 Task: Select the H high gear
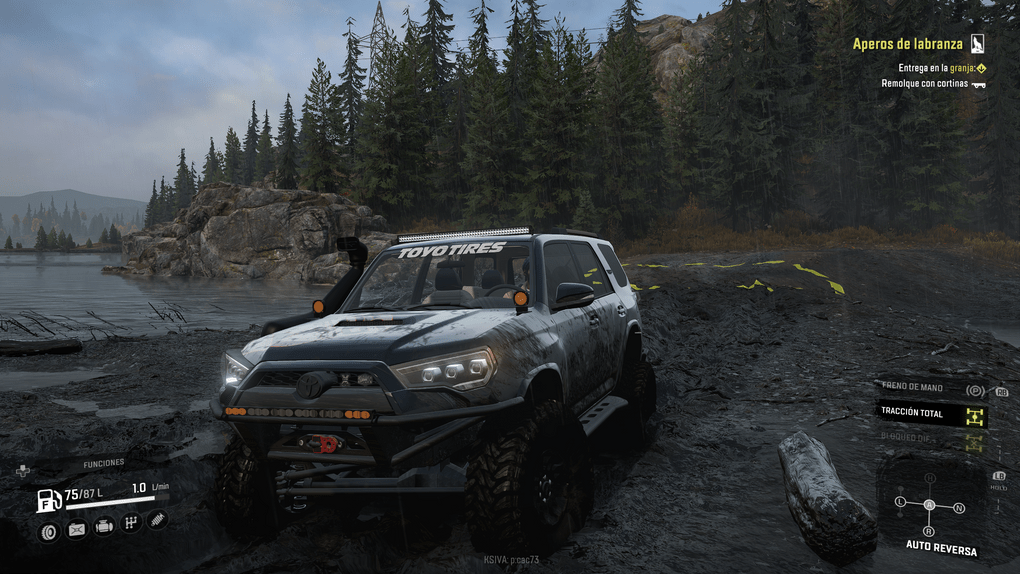pos(930,479)
